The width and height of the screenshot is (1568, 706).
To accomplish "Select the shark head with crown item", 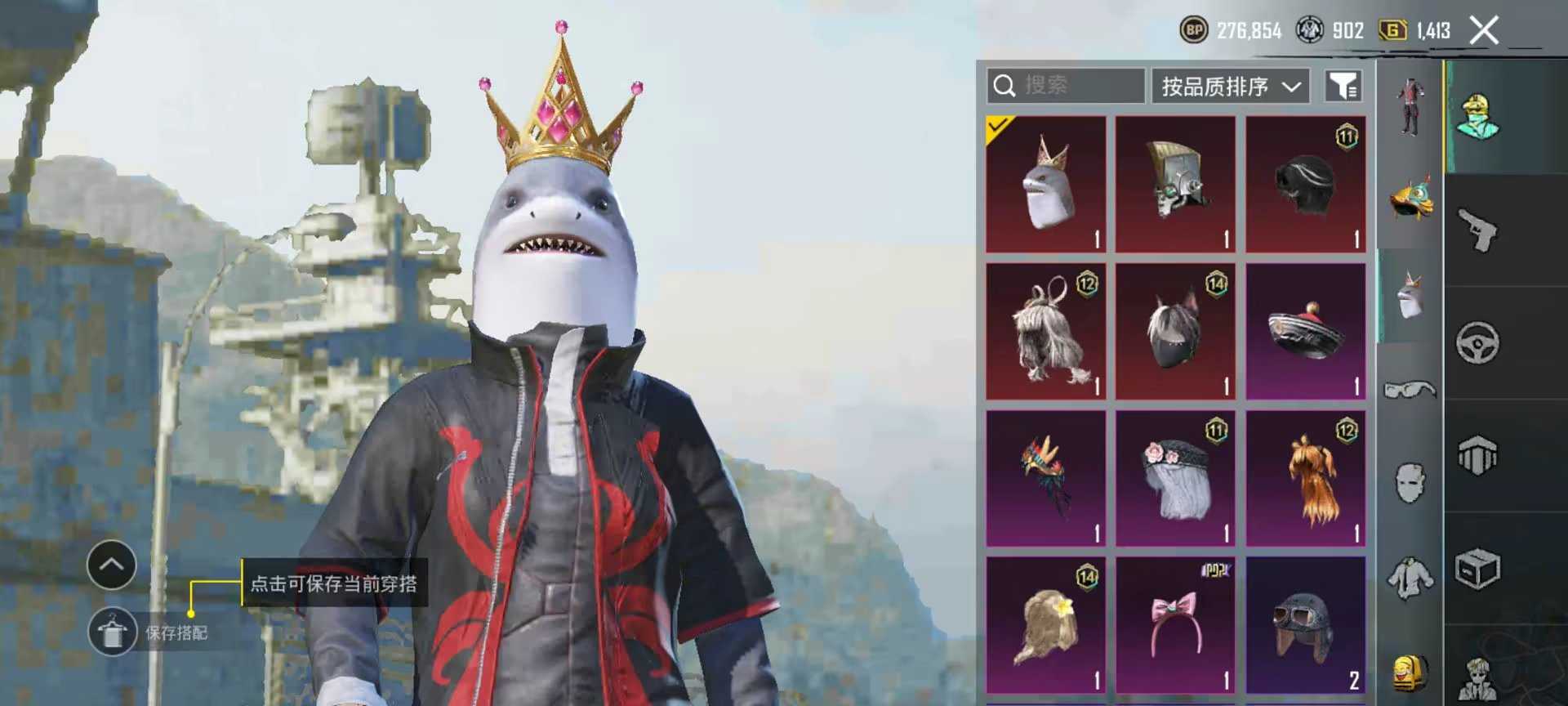I will click(1045, 184).
